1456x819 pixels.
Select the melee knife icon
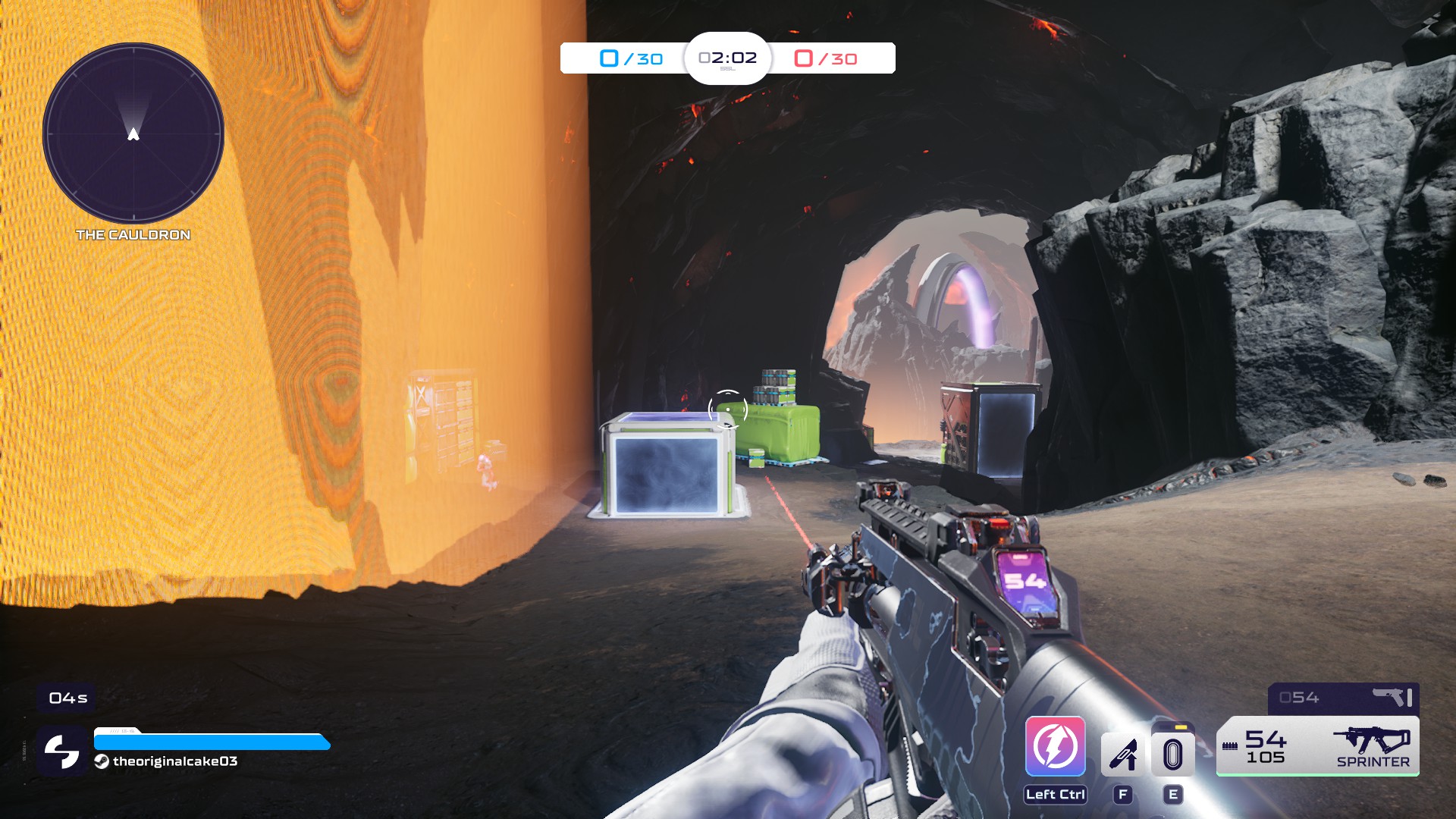pyautogui.click(x=1123, y=754)
